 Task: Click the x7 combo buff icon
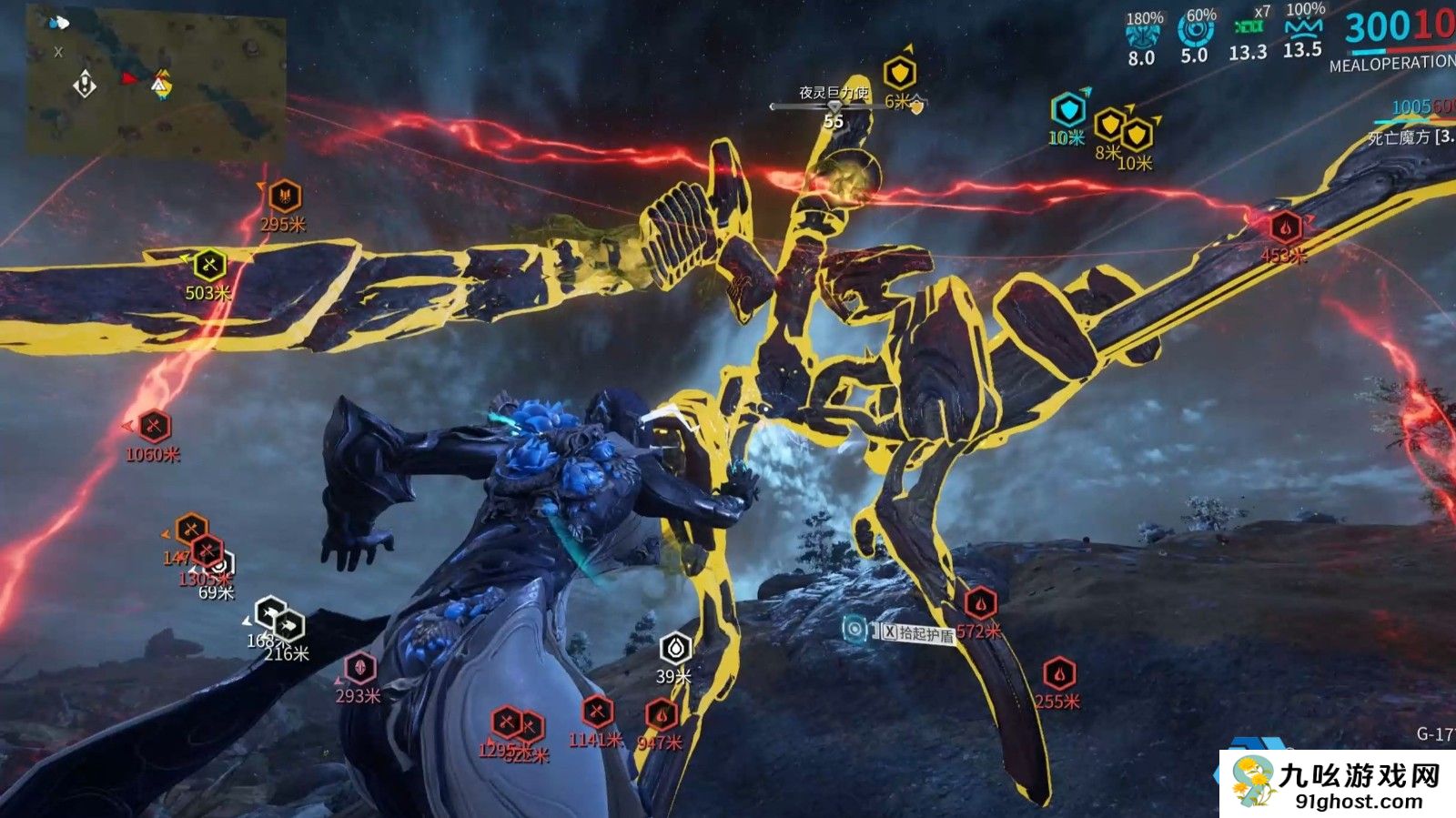tap(1249, 27)
